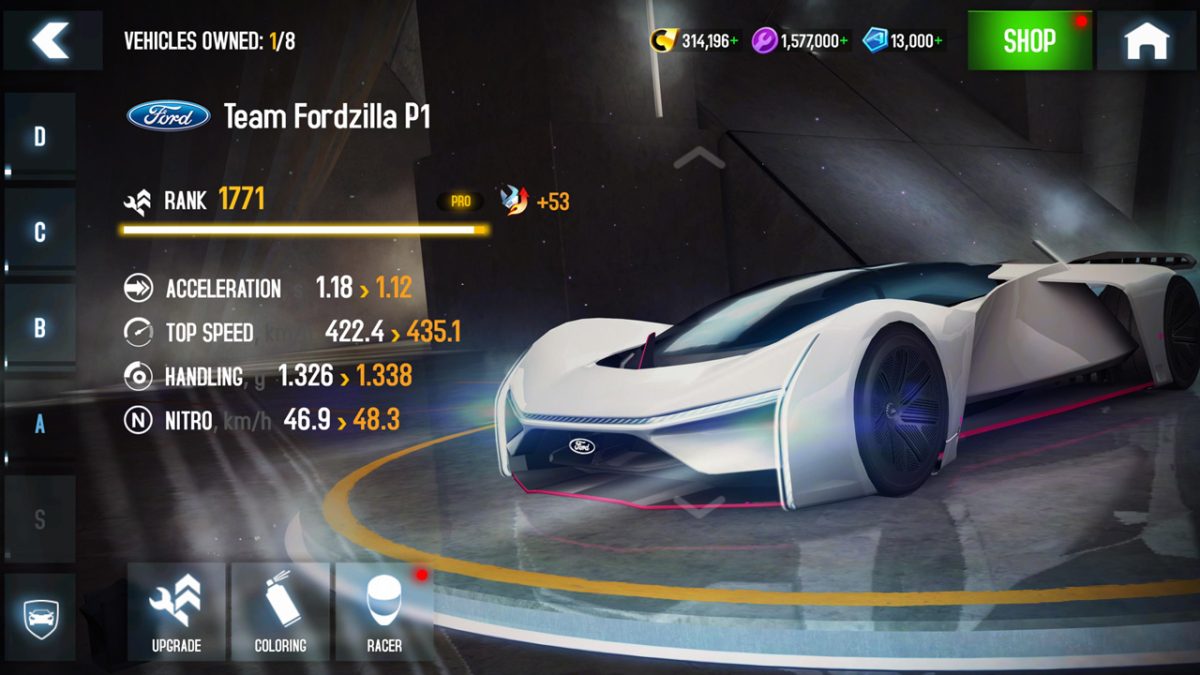Switch to class B vehicles tab
1200x675 pixels.
[x=40, y=328]
